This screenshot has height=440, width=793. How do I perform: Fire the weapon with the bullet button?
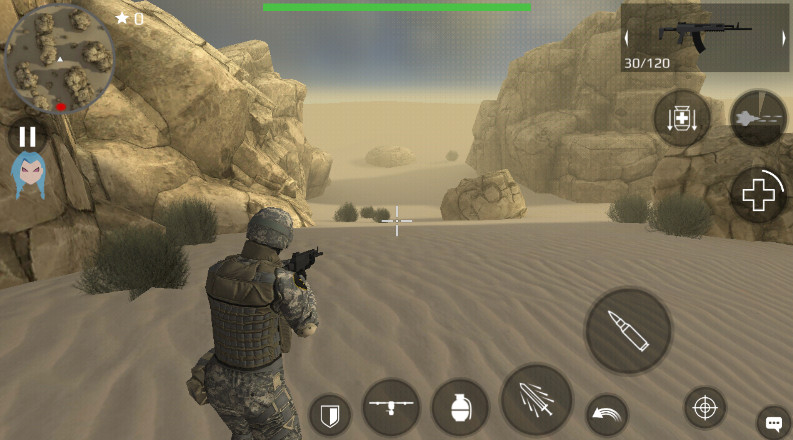[x=628, y=331]
